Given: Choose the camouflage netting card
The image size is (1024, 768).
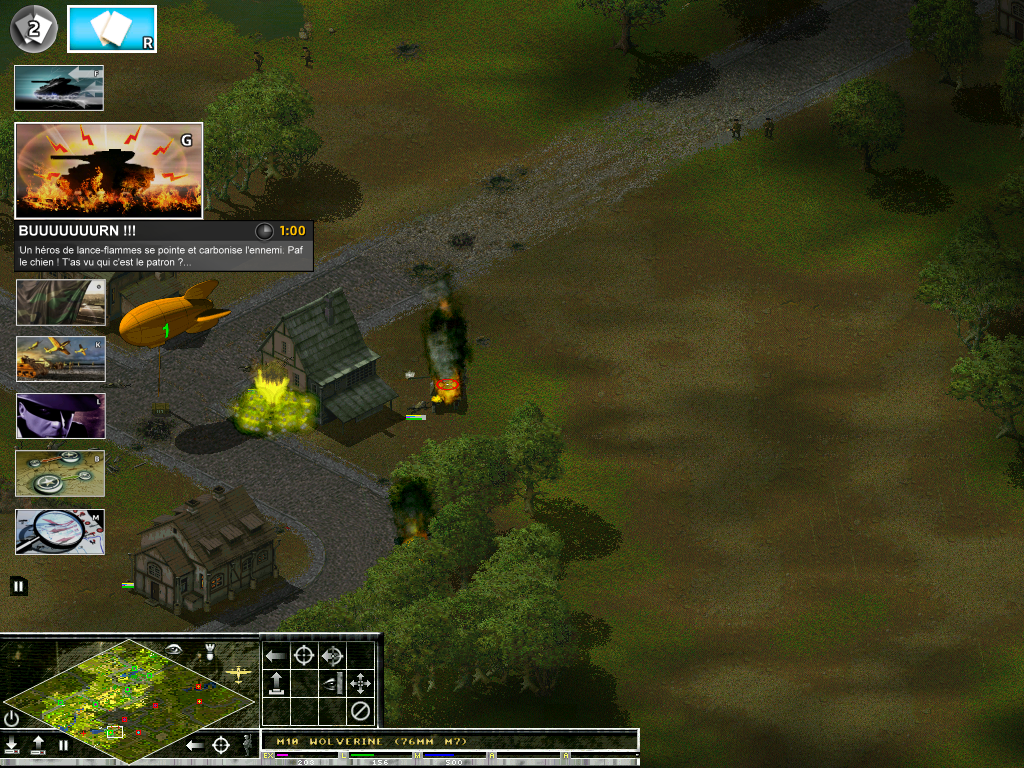Looking at the screenshot, I should click(60, 302).
